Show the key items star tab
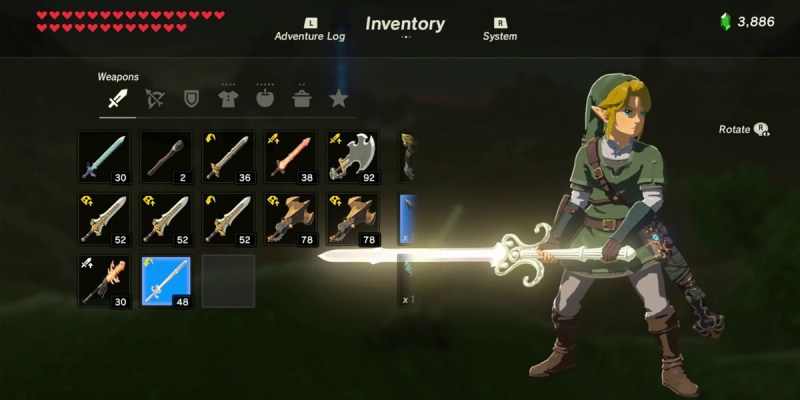 tap(338, 99)
